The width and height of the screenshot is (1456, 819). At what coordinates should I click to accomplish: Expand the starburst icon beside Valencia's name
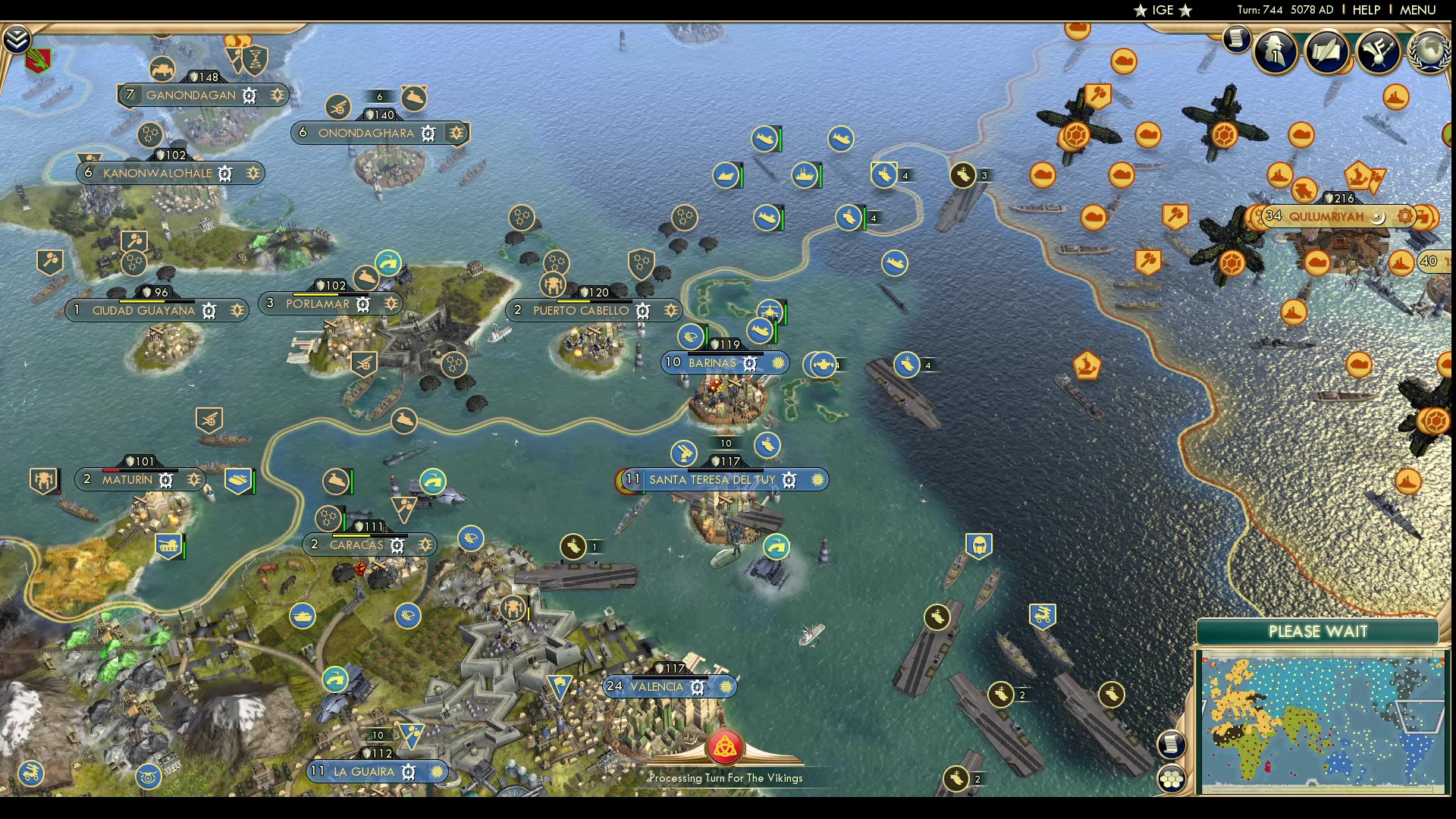tap(725, 687)
